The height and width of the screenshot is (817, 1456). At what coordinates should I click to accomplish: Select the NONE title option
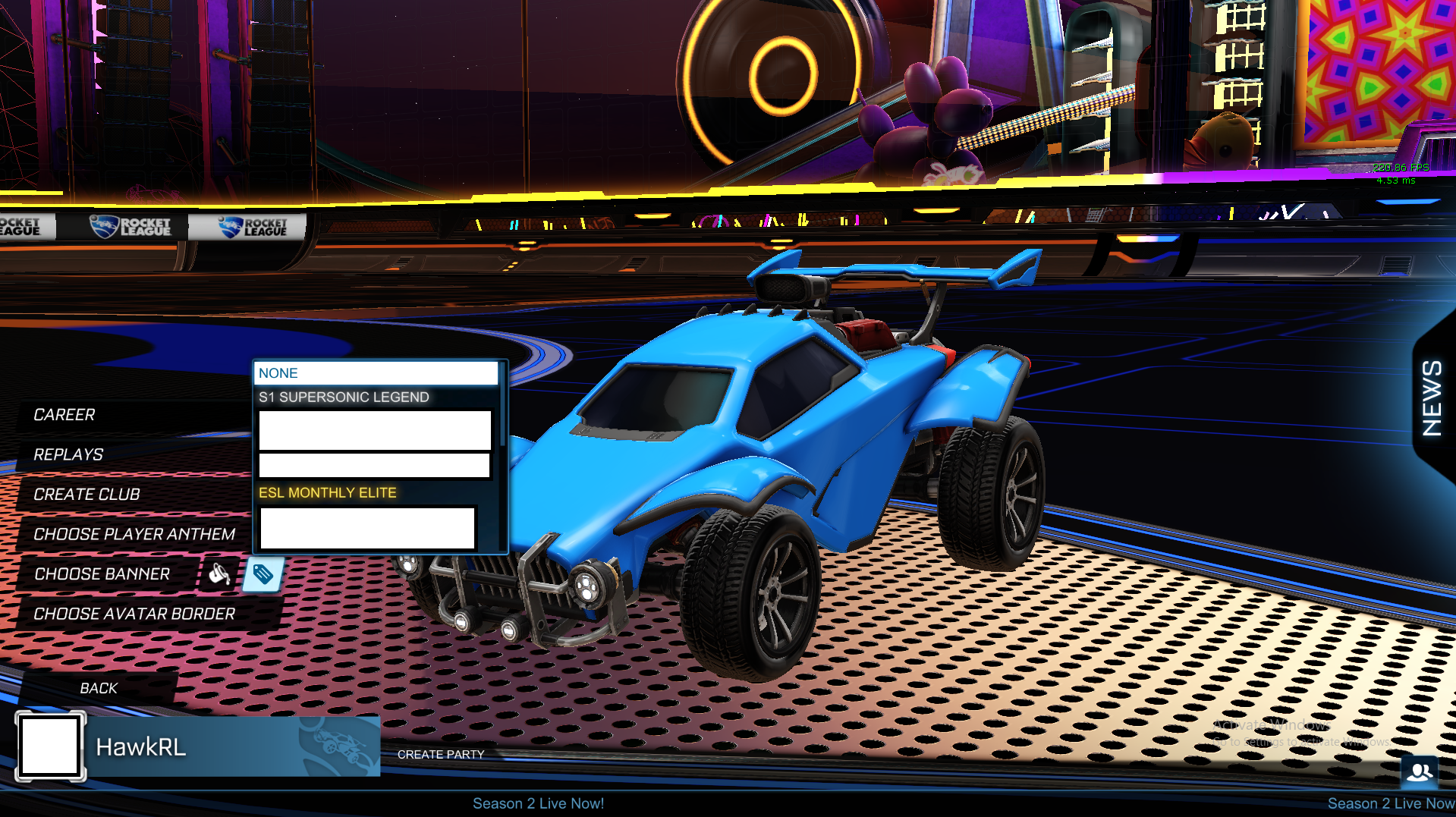click(278, 372)
